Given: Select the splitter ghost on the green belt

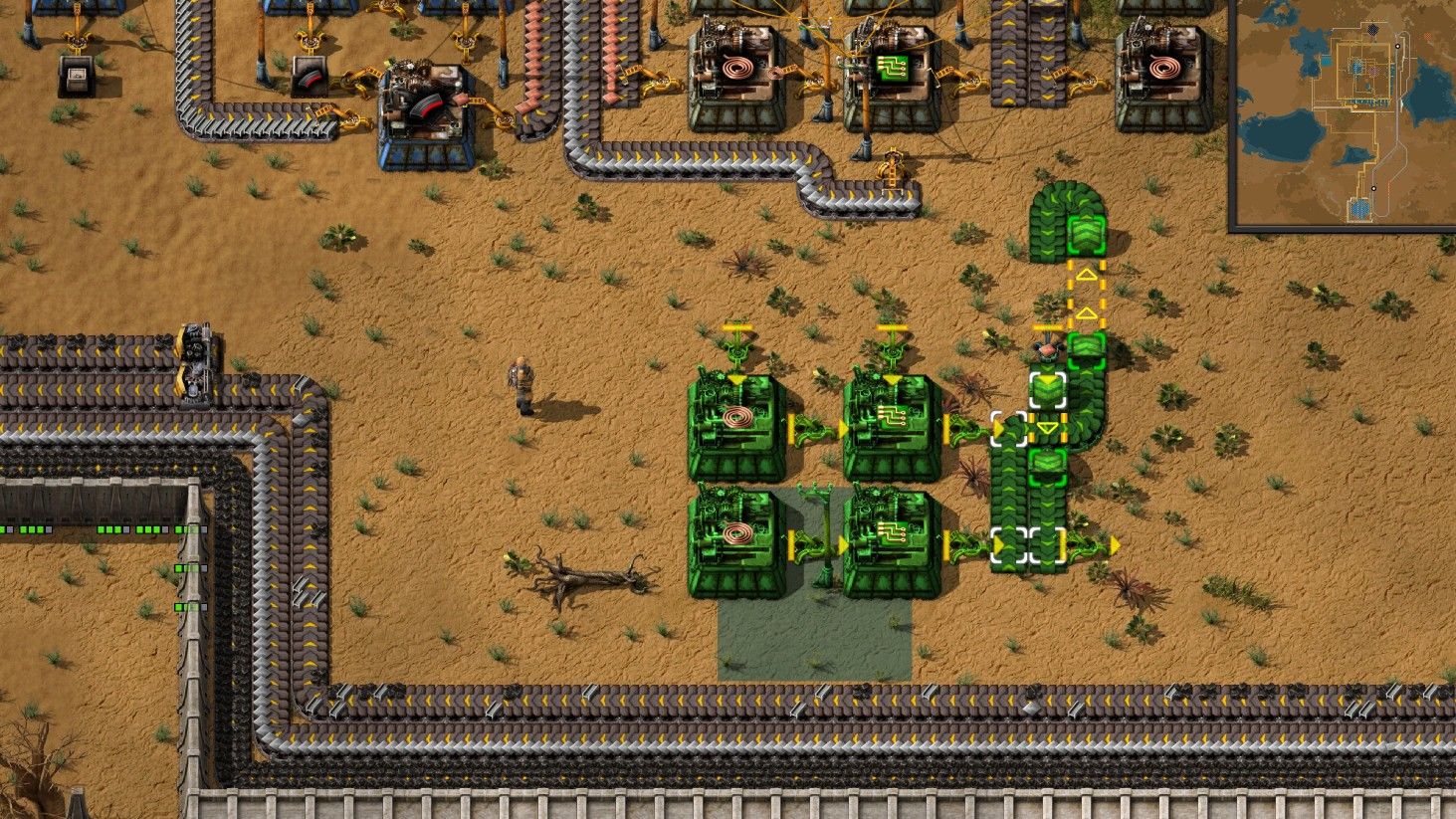Looking at the screenshot, I should coord(1030,542).
